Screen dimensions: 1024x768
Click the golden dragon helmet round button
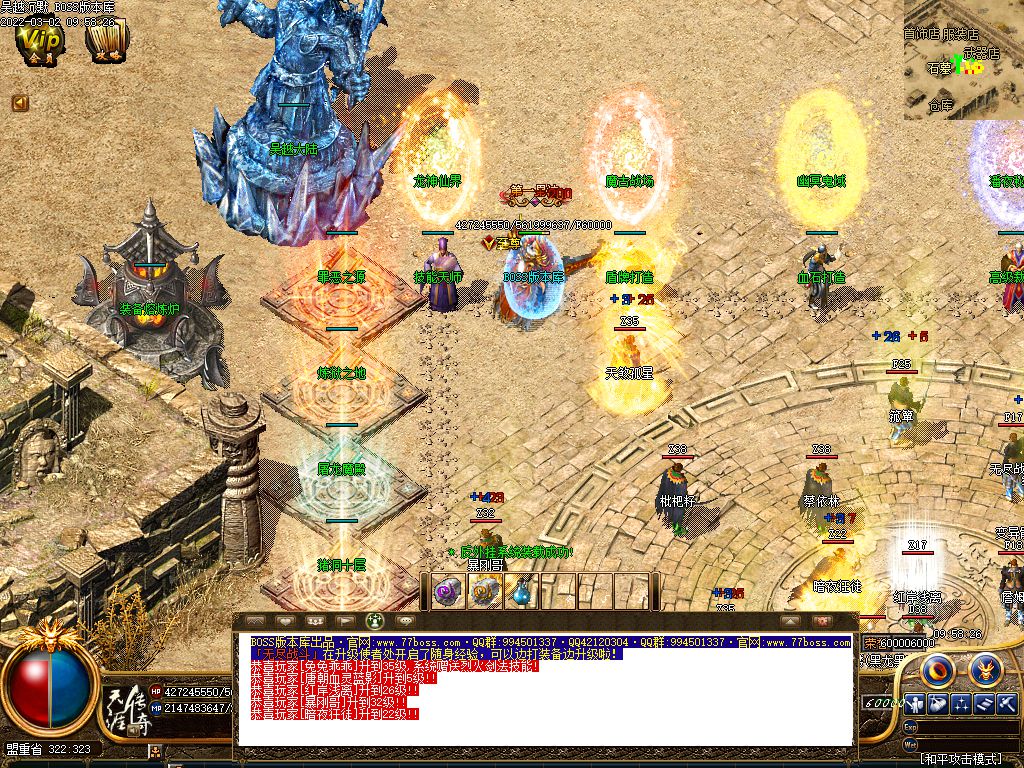(x=985, y=669)
